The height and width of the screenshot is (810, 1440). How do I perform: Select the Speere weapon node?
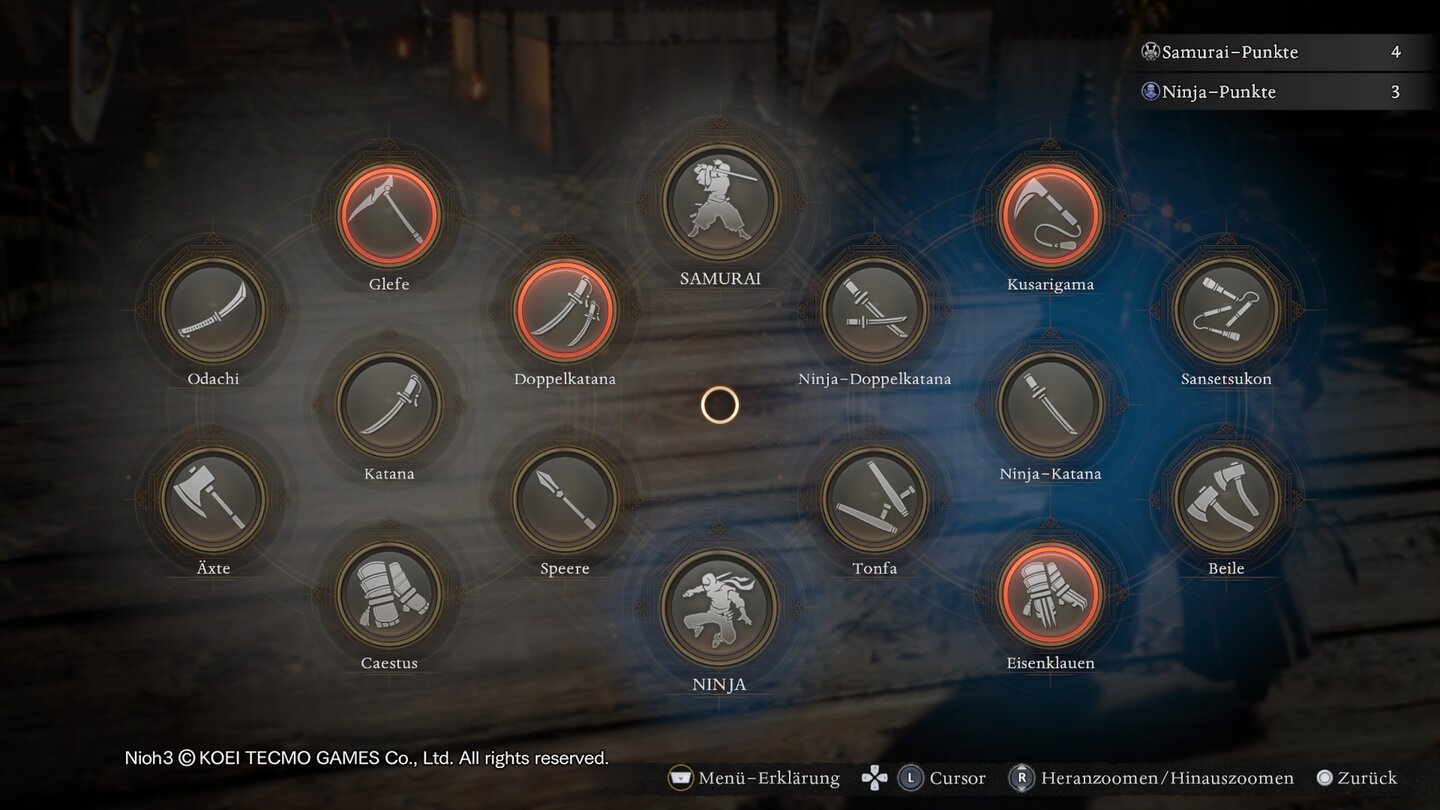[565, 498]
